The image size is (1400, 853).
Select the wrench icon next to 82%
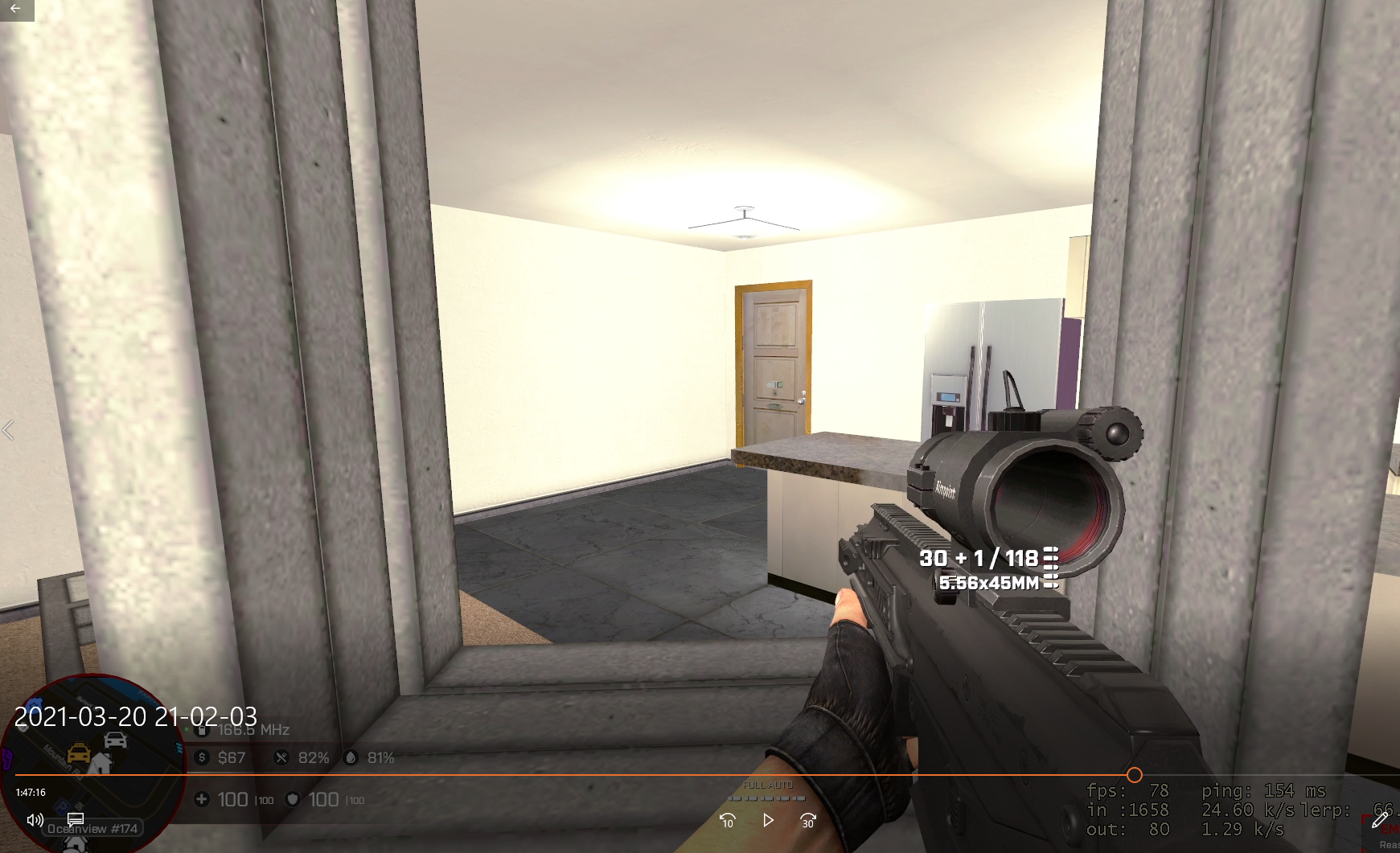281,757
